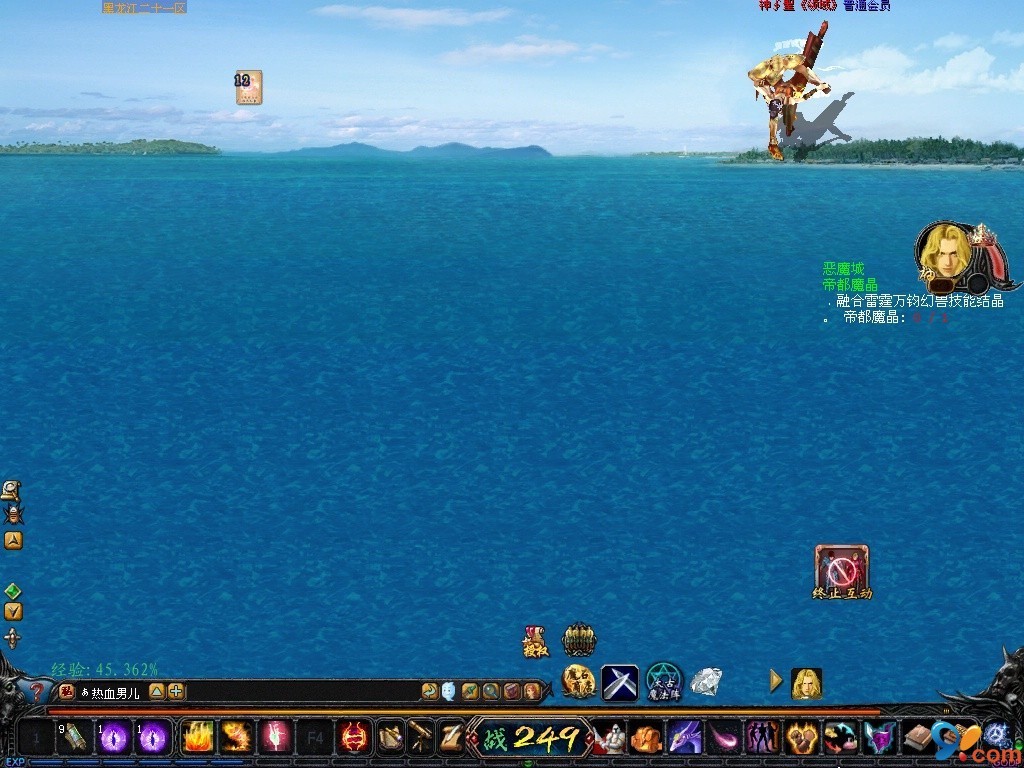Activate the flame skill in the hotbar
Image resolution: width=1024 pixels, height=768 pixels.
click(x=197, y=738)
